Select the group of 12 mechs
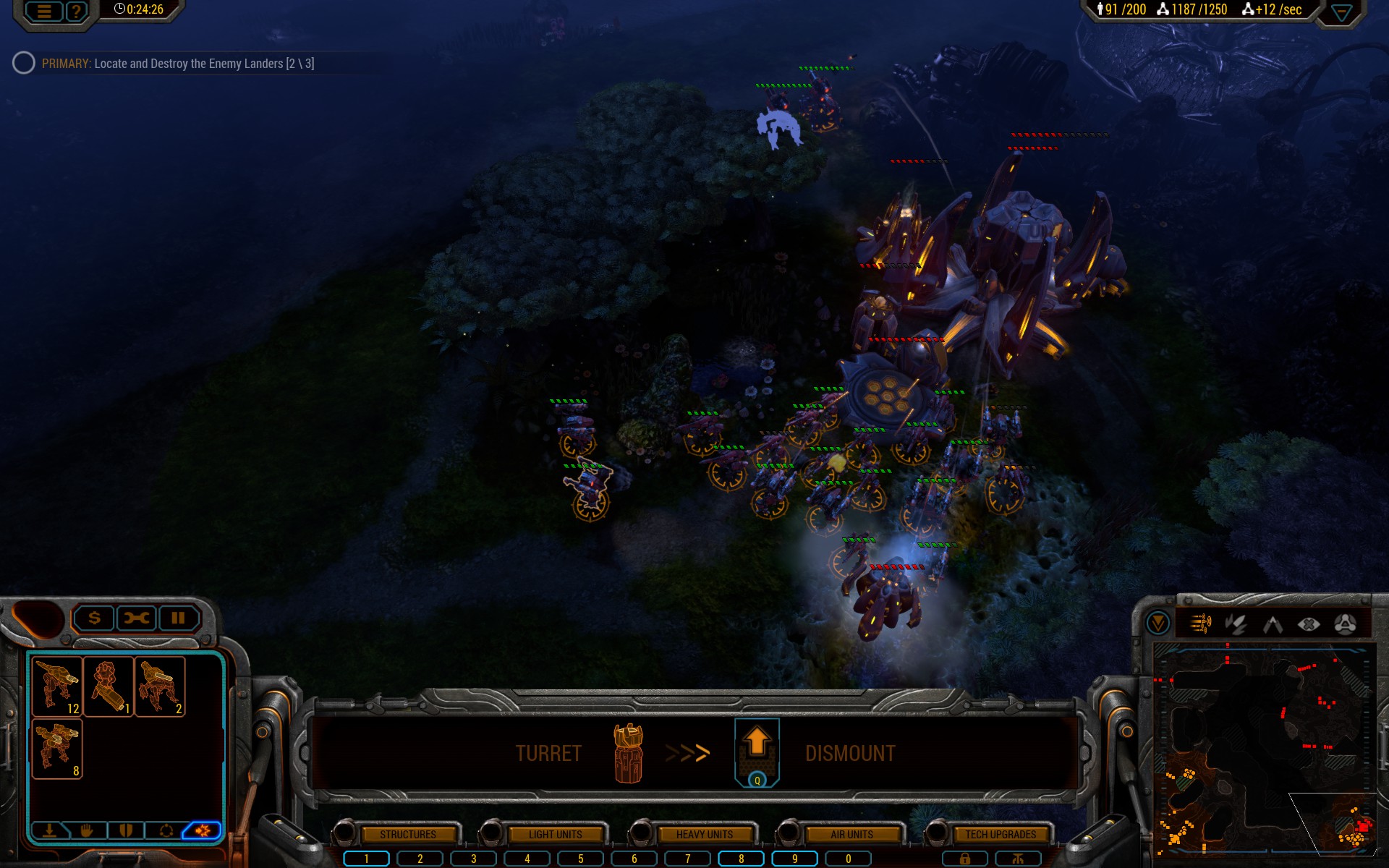 [57, 686]
